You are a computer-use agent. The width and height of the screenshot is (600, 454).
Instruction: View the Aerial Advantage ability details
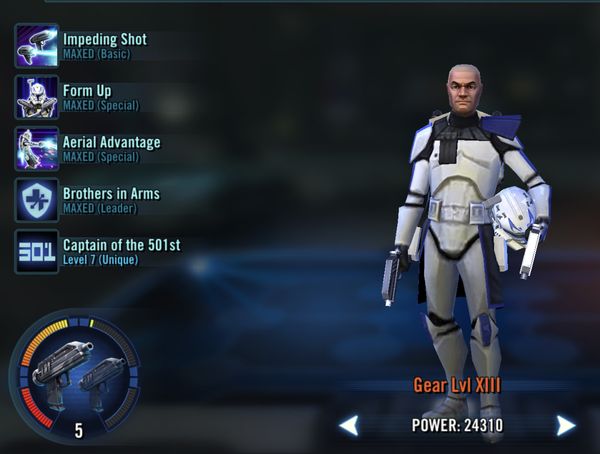pos(36,148)
